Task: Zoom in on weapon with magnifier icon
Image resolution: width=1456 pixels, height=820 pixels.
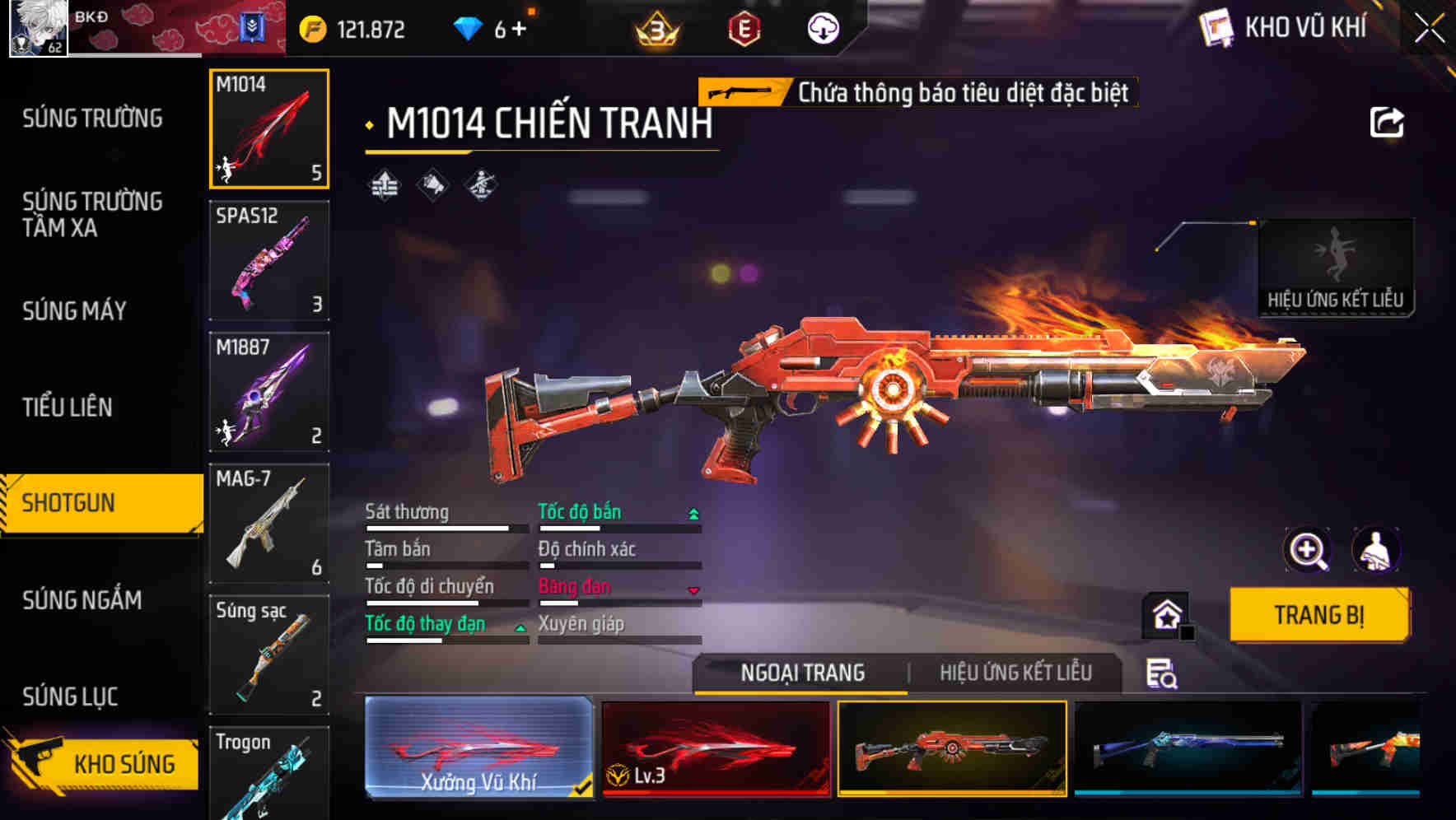Action: (1307, 550)
